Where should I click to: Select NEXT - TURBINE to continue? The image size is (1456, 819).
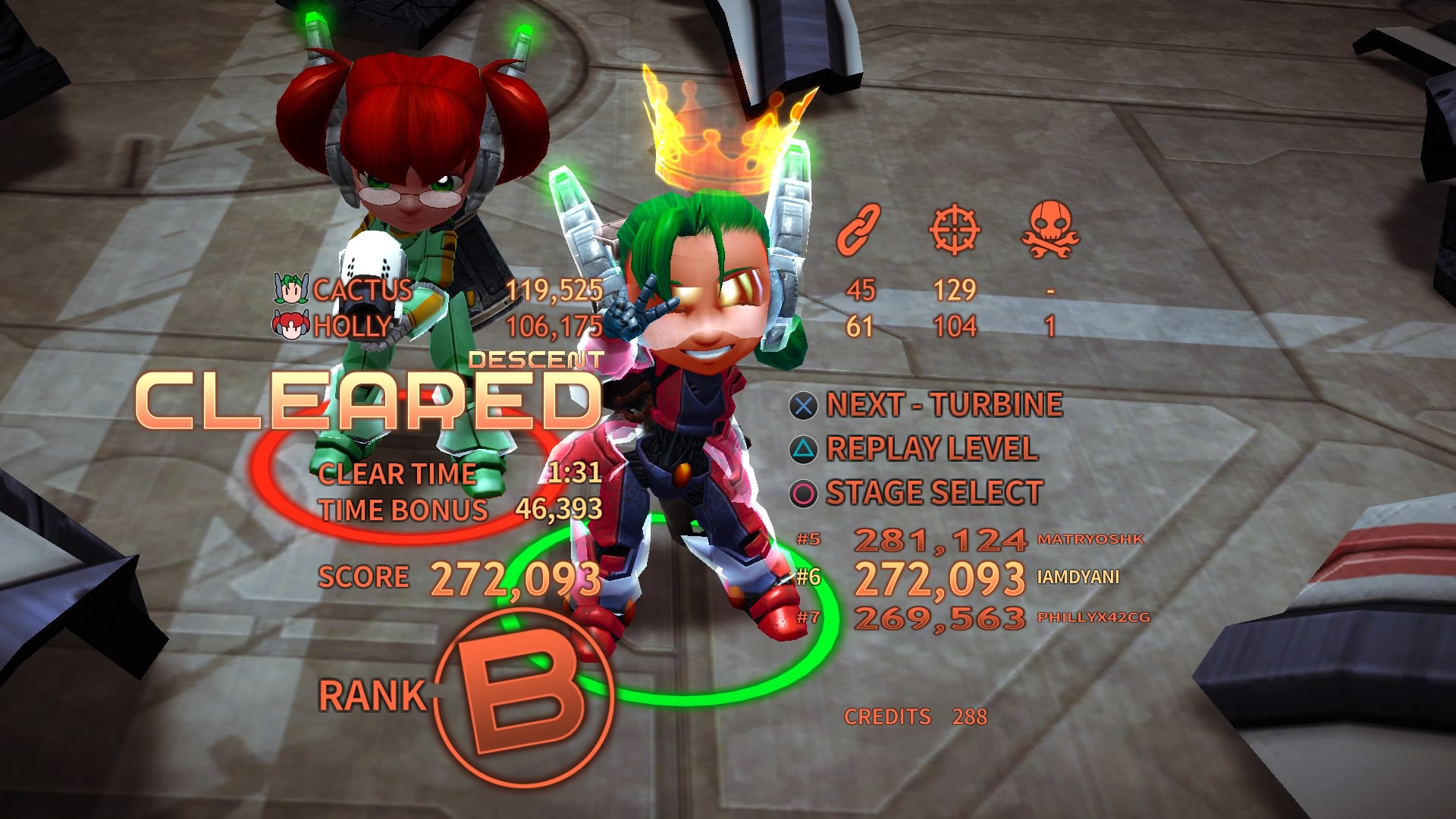[943, 404]
